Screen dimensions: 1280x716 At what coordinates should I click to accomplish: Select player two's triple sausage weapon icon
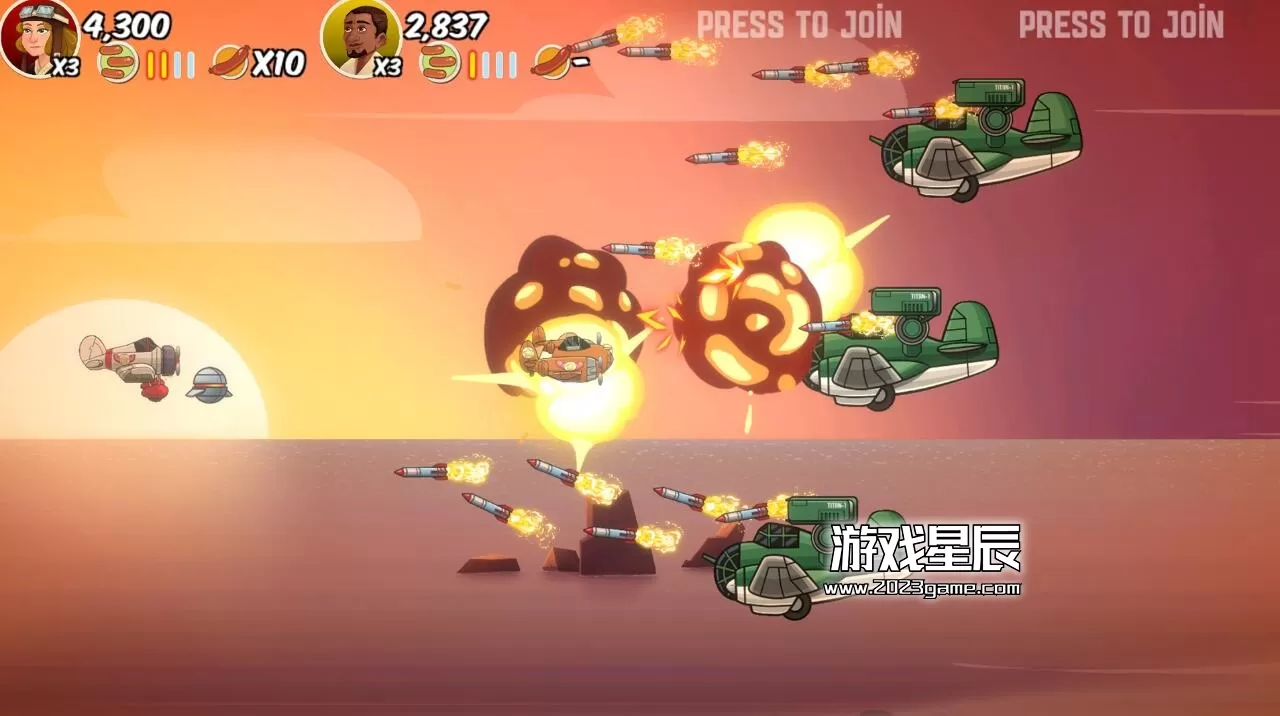tap(439, 64)
